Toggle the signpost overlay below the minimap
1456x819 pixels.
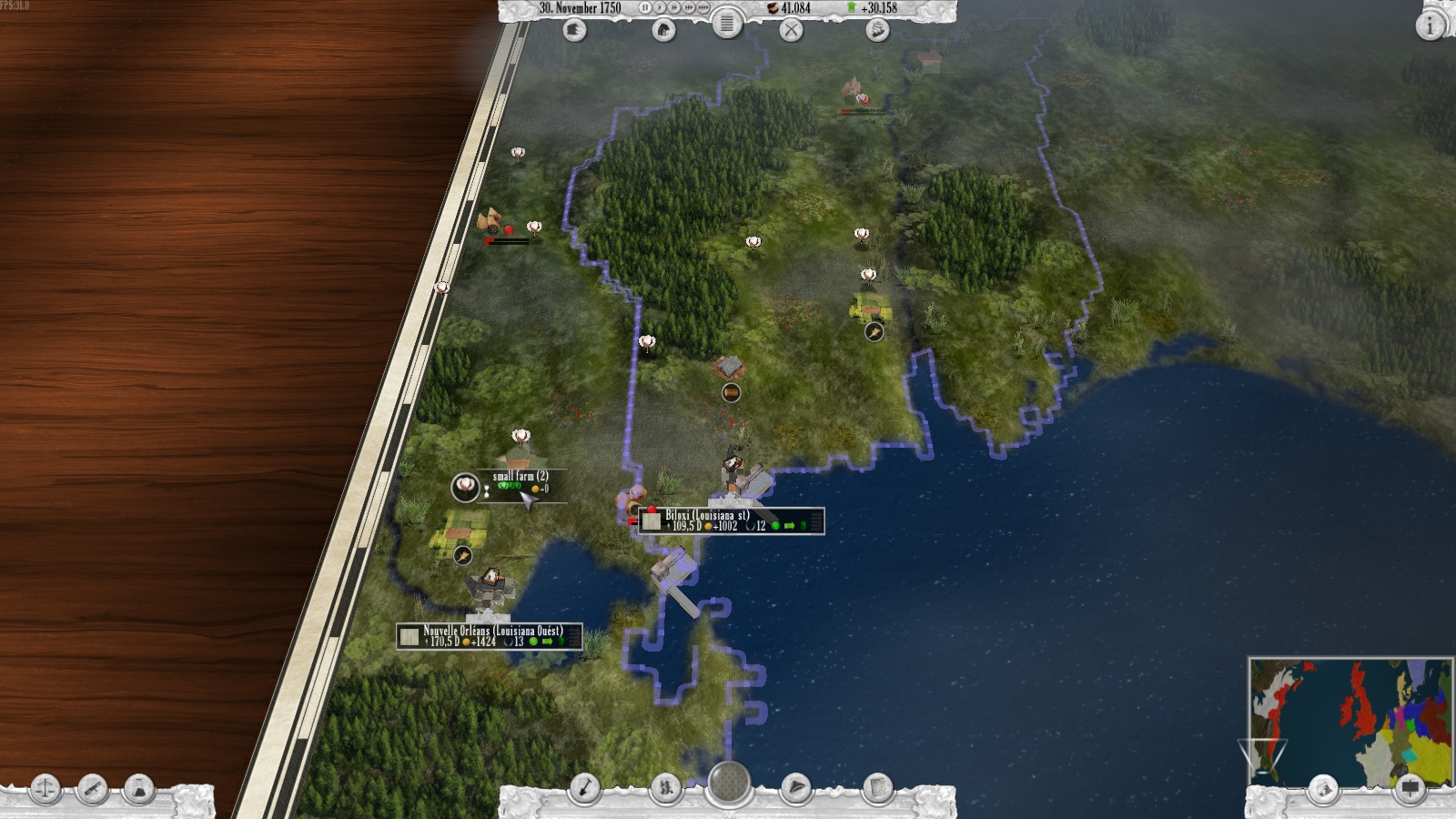click(1410, 788)
